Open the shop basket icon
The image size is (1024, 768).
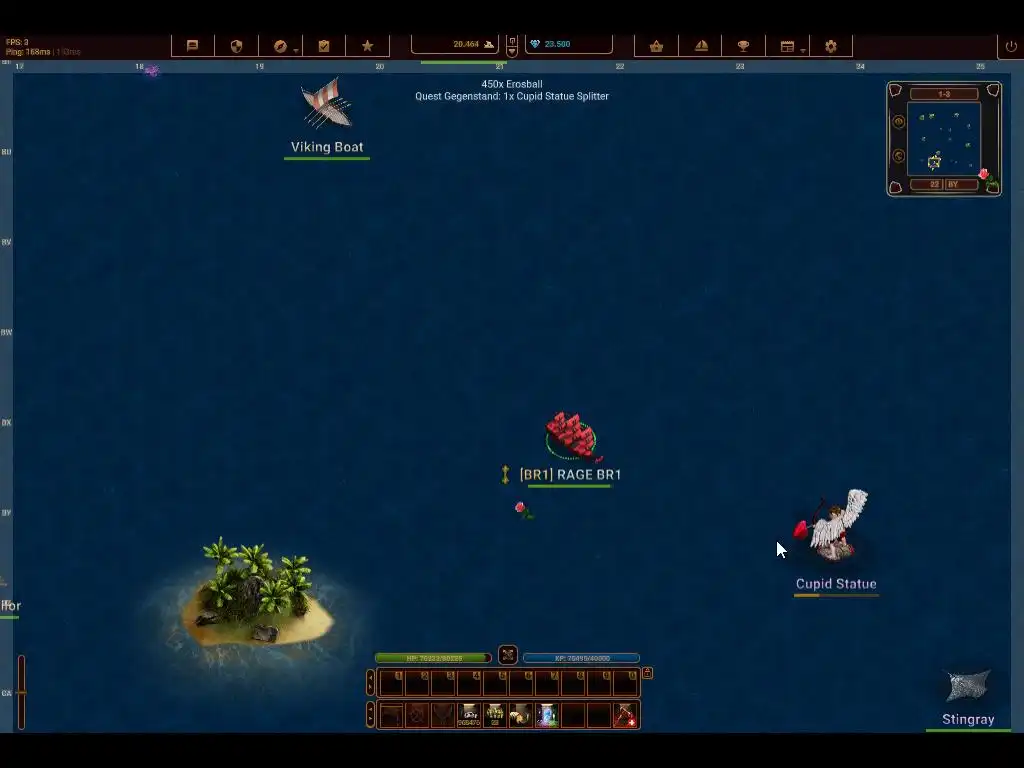[x=657, y=46]
